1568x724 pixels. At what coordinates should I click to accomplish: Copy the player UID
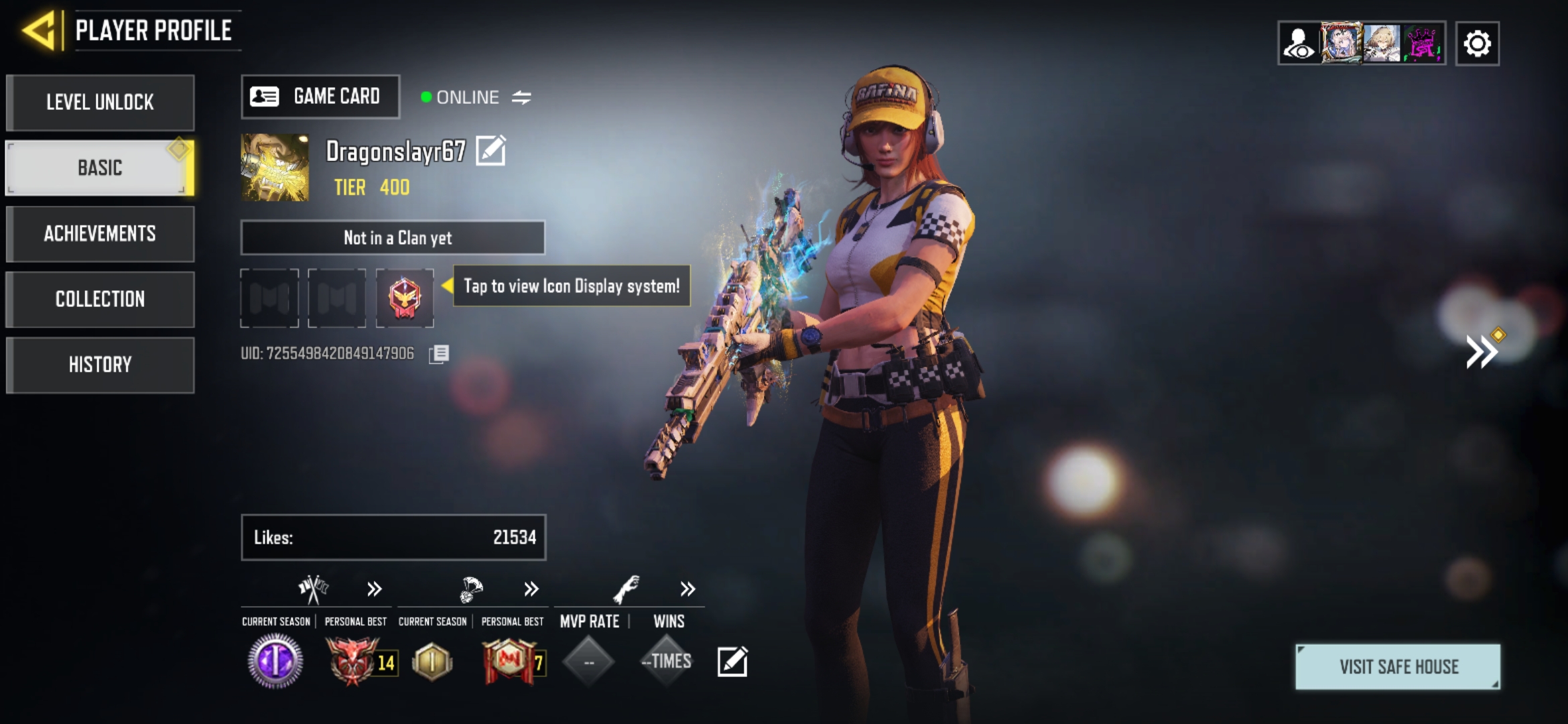click(439, 353)
